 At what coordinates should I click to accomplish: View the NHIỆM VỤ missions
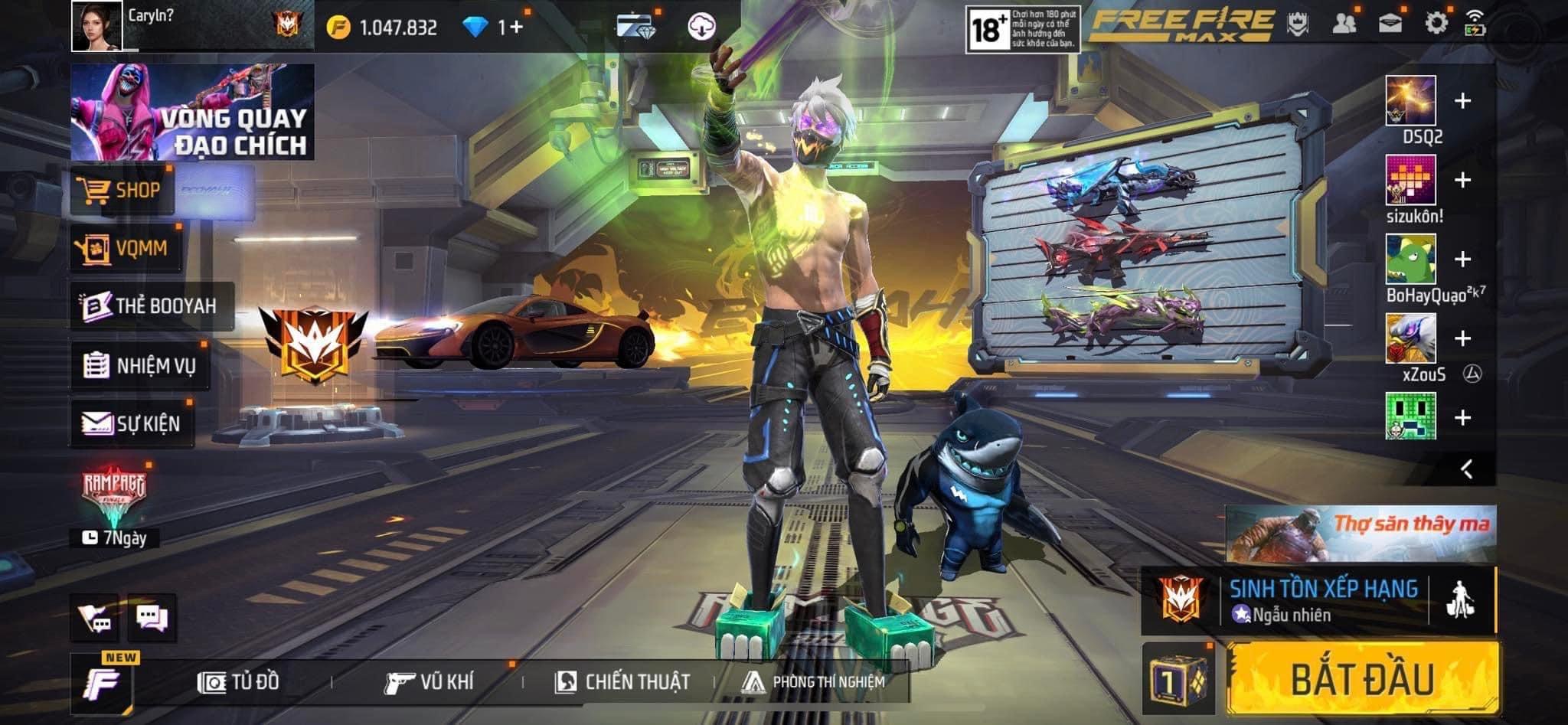coord(139,365)
